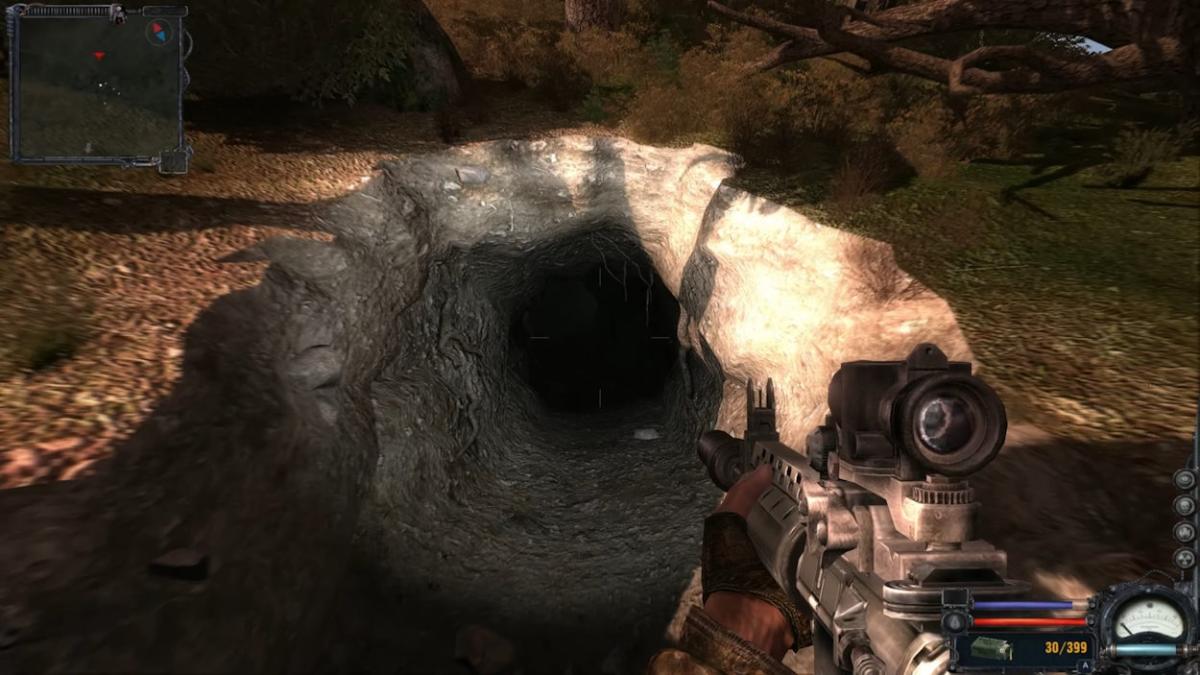Select the green ammo box icon
The image size is (1200, 675).
point(990,649)
